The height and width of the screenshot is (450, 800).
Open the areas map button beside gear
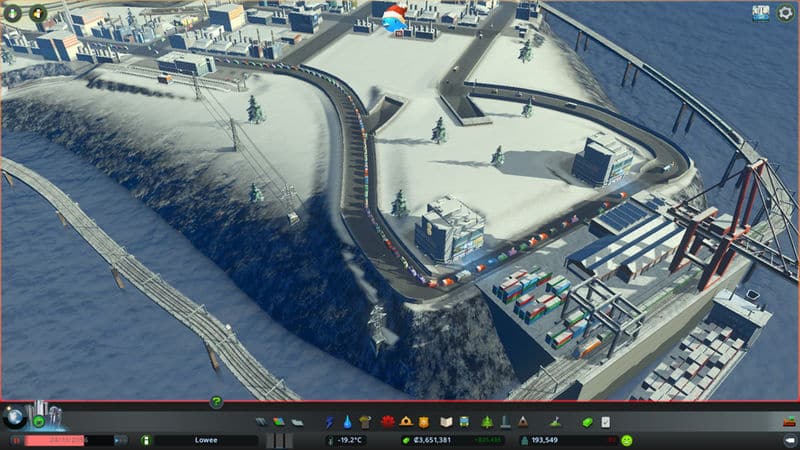tap(761, 13)
